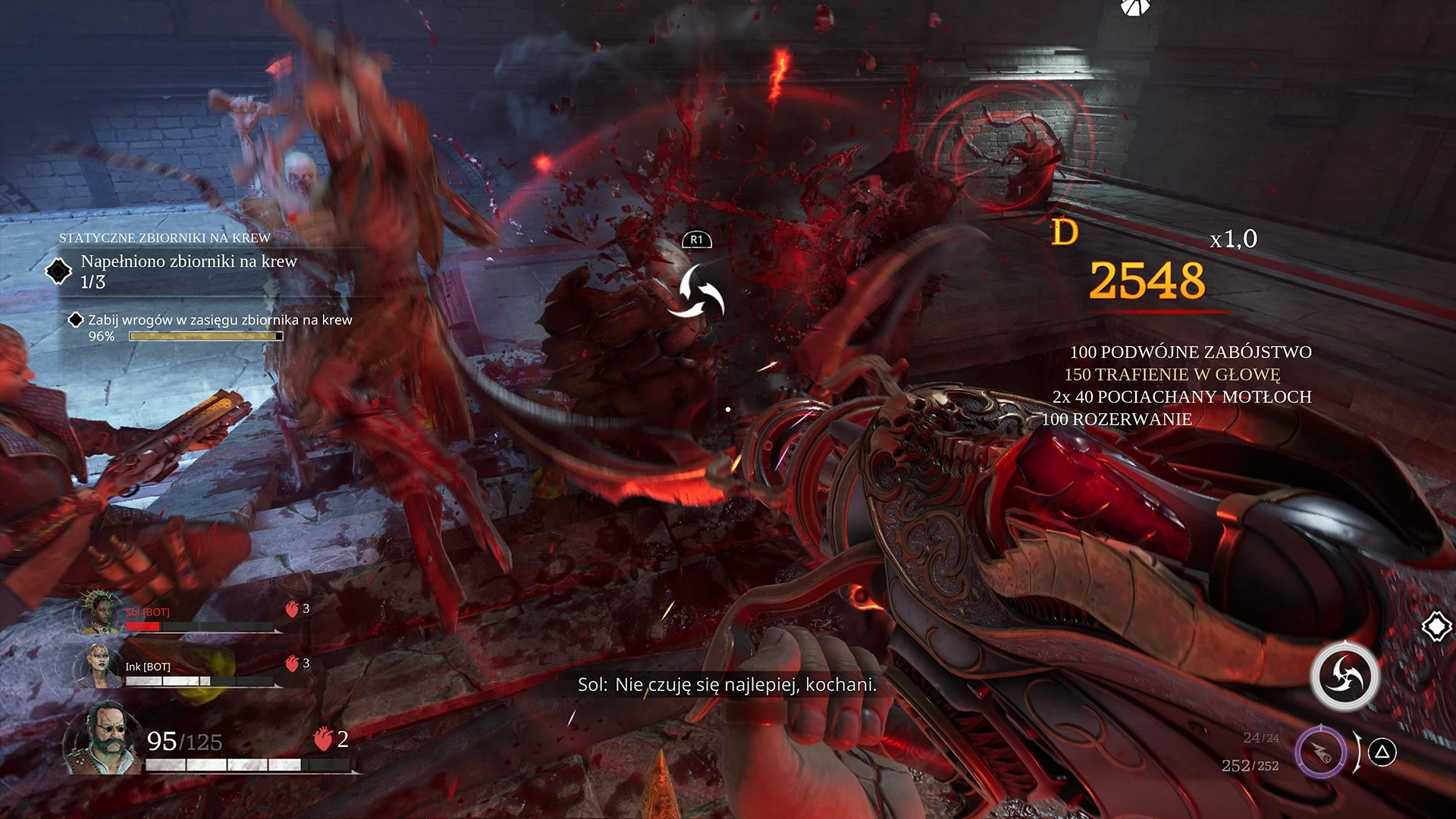This screenshot has width=1456, height=819.
Task: Click the compass marker at screen top
Action: pyautogui.click(x=1134, y=8)
